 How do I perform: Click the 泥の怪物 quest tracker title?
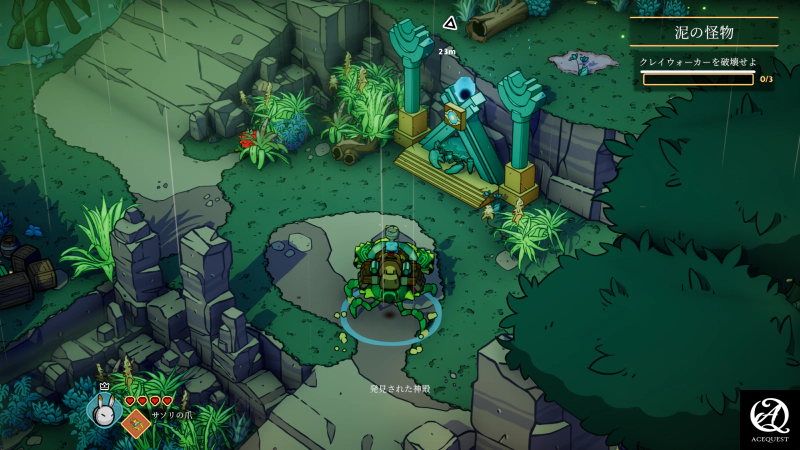tap(703, 33)
